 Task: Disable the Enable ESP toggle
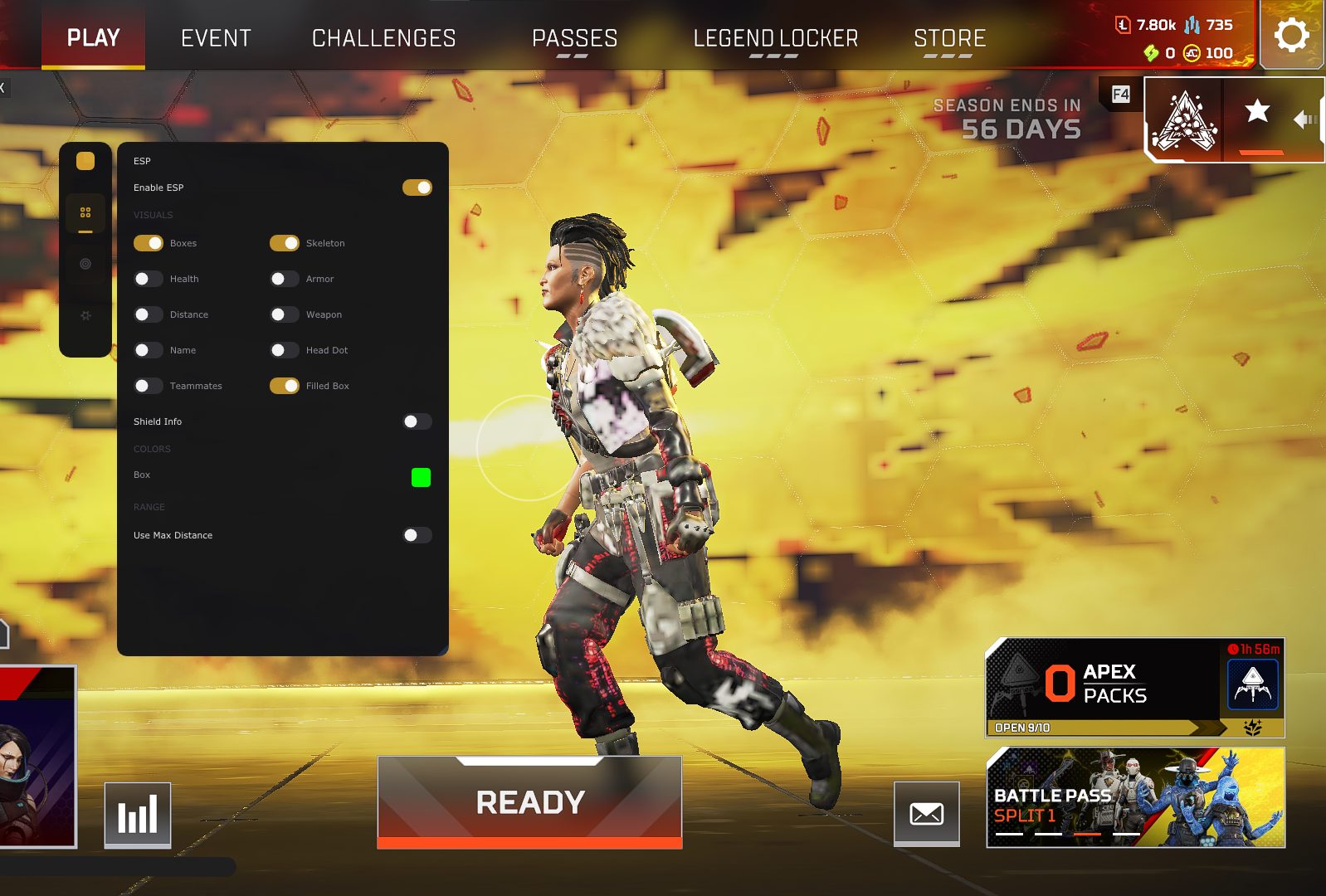point(417,187)
